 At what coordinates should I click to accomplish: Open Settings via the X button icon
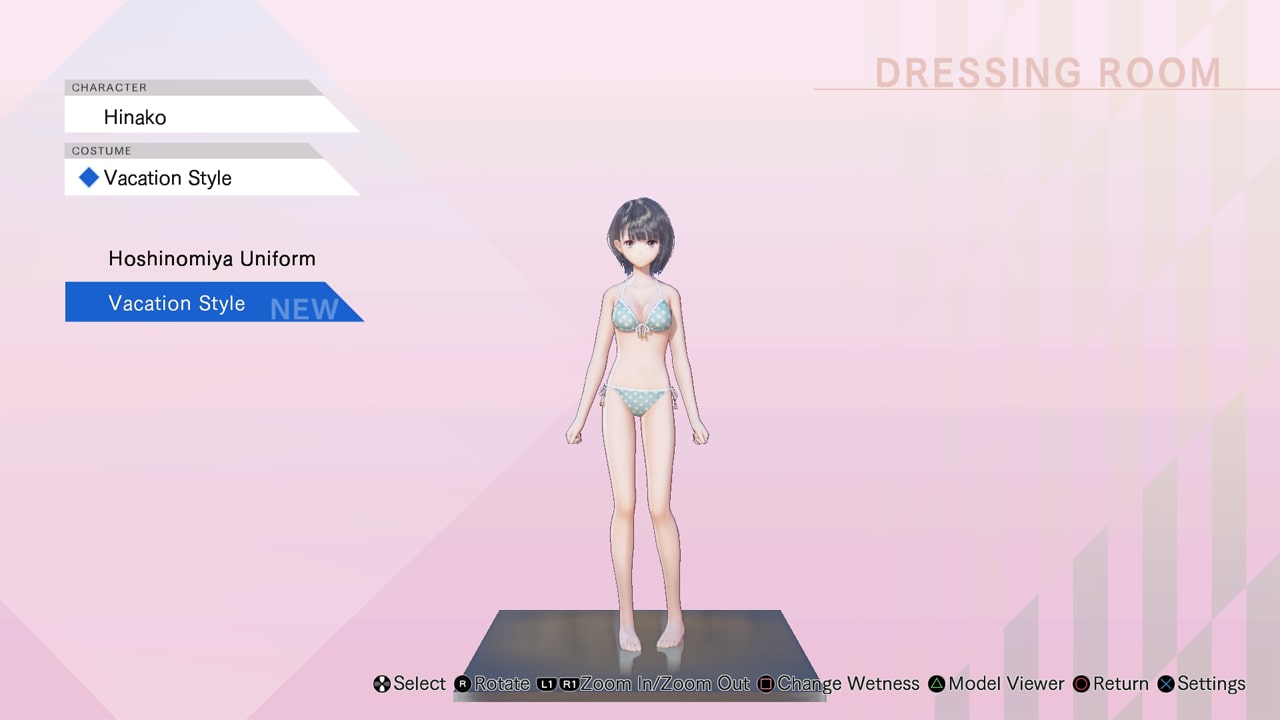[x=1165, y=684]
